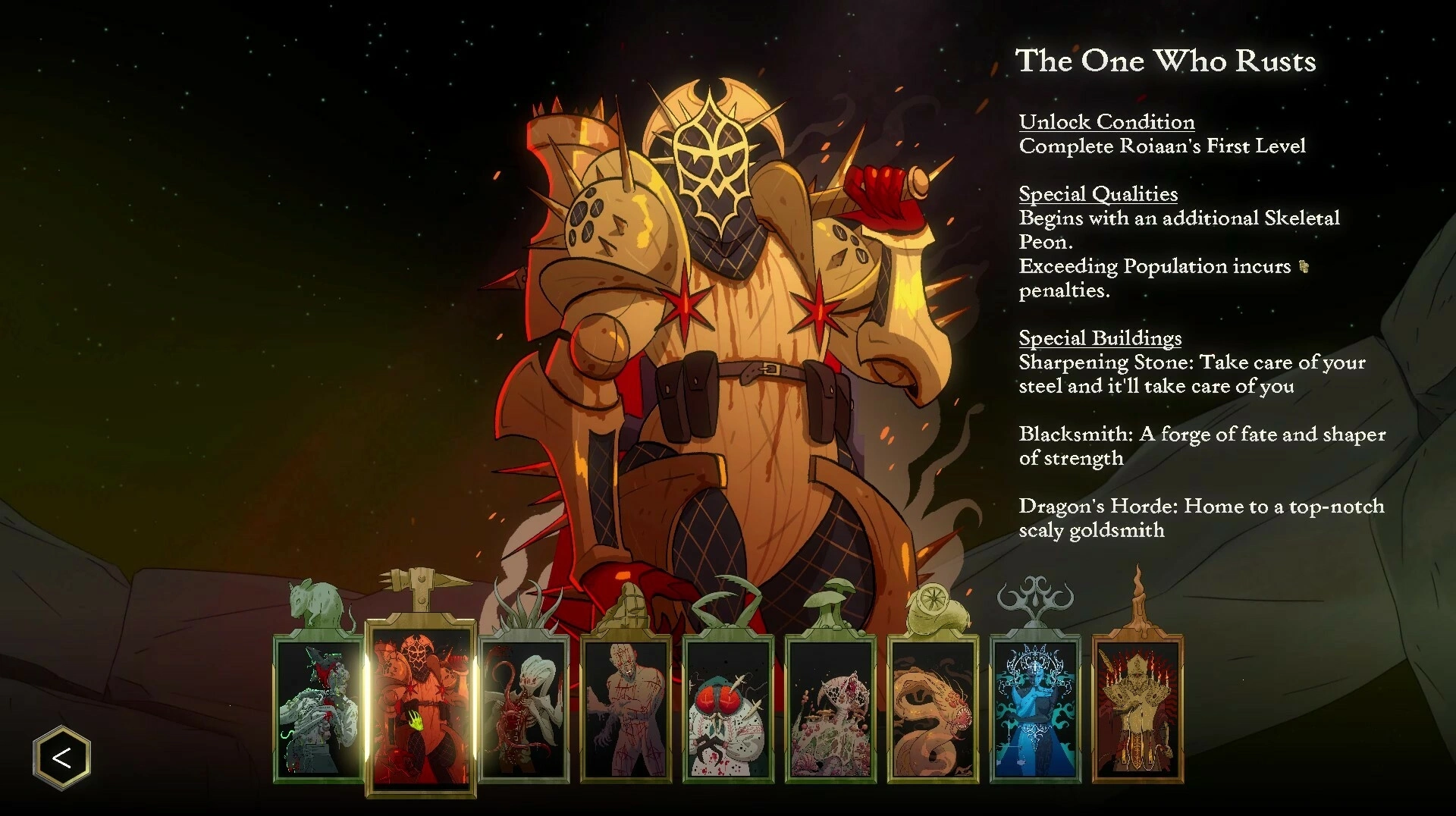
Task: Pick the coiled golden worm card
Action: [934, 709]
